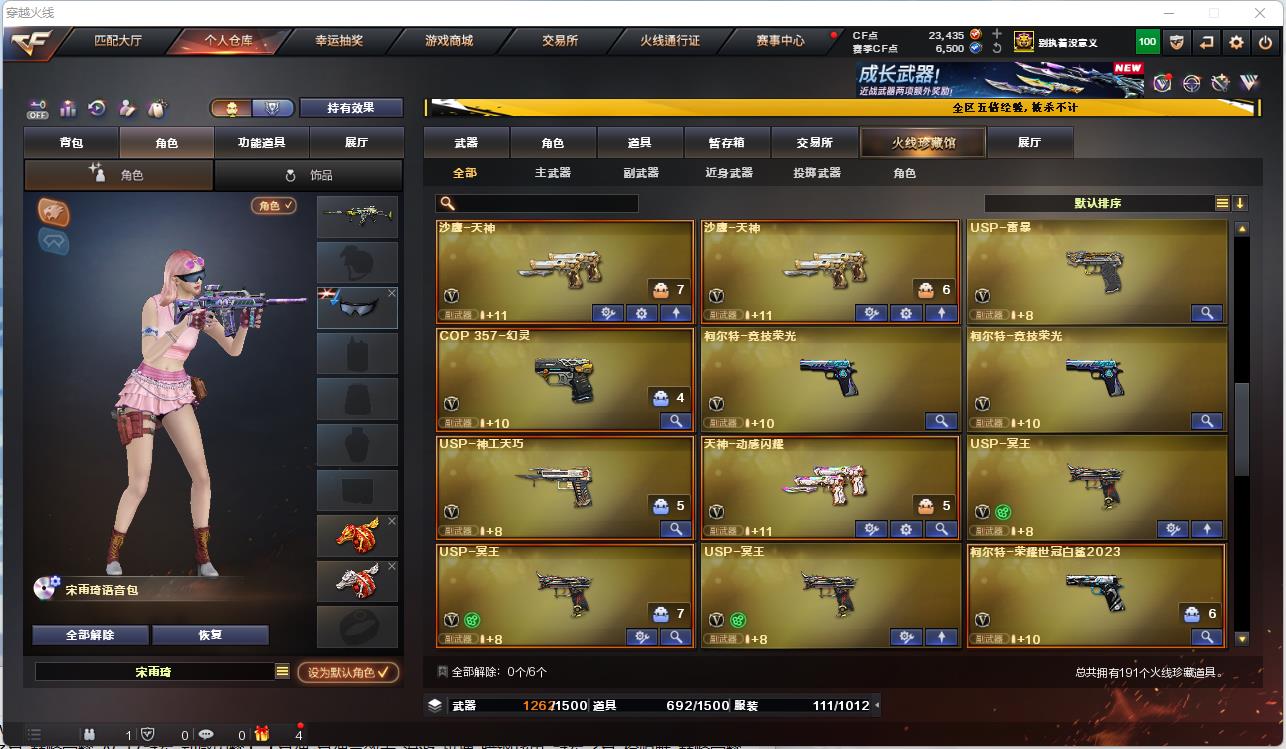The width and height of the screenshot is (1286, 749).
Task: Set as default character with 设为默认角色
Action: pos(348,673)
